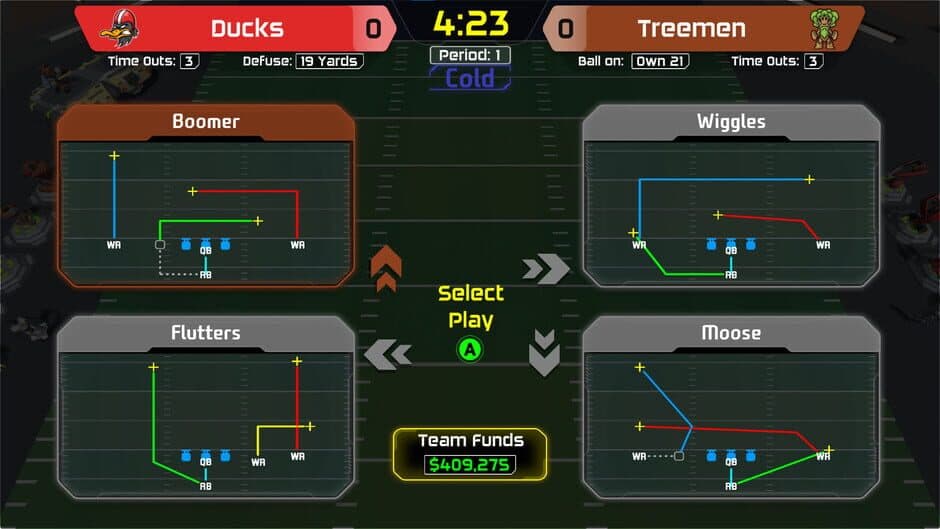Click the left-pointing chevron arrow
This screenshot has height=529, width=940.
tap(388, 353)
